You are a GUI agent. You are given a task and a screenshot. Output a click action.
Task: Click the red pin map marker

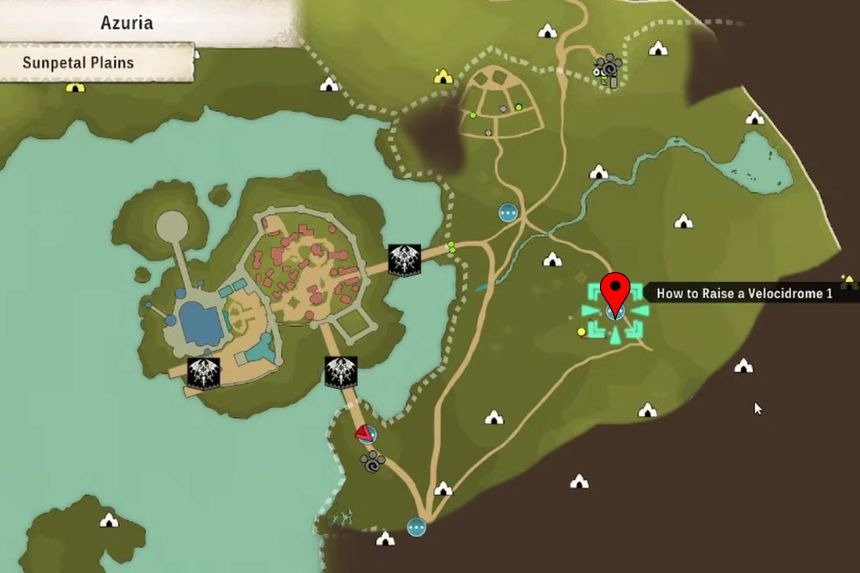tap(614, 290)
